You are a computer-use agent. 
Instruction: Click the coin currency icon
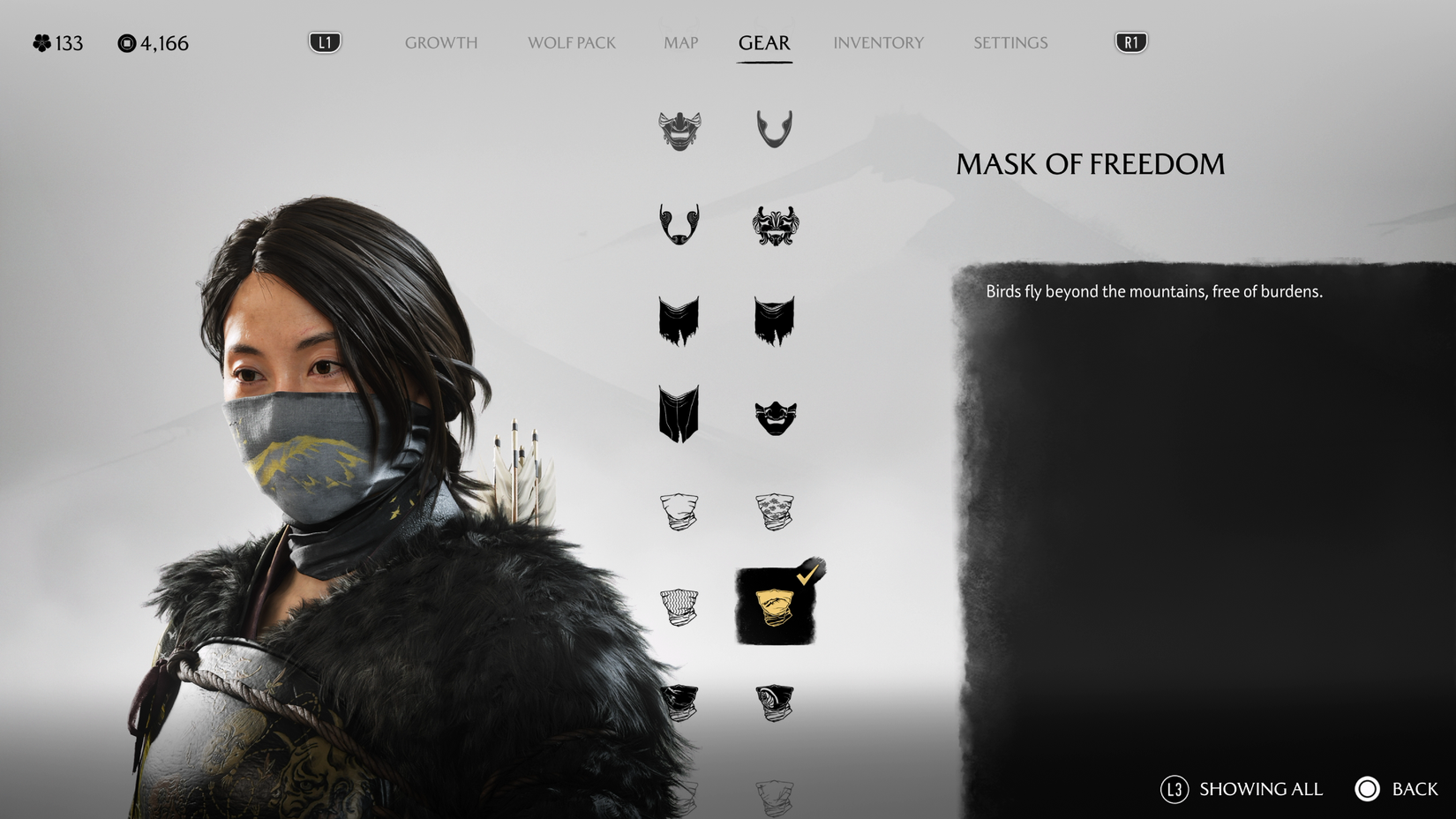coord(126,41)
